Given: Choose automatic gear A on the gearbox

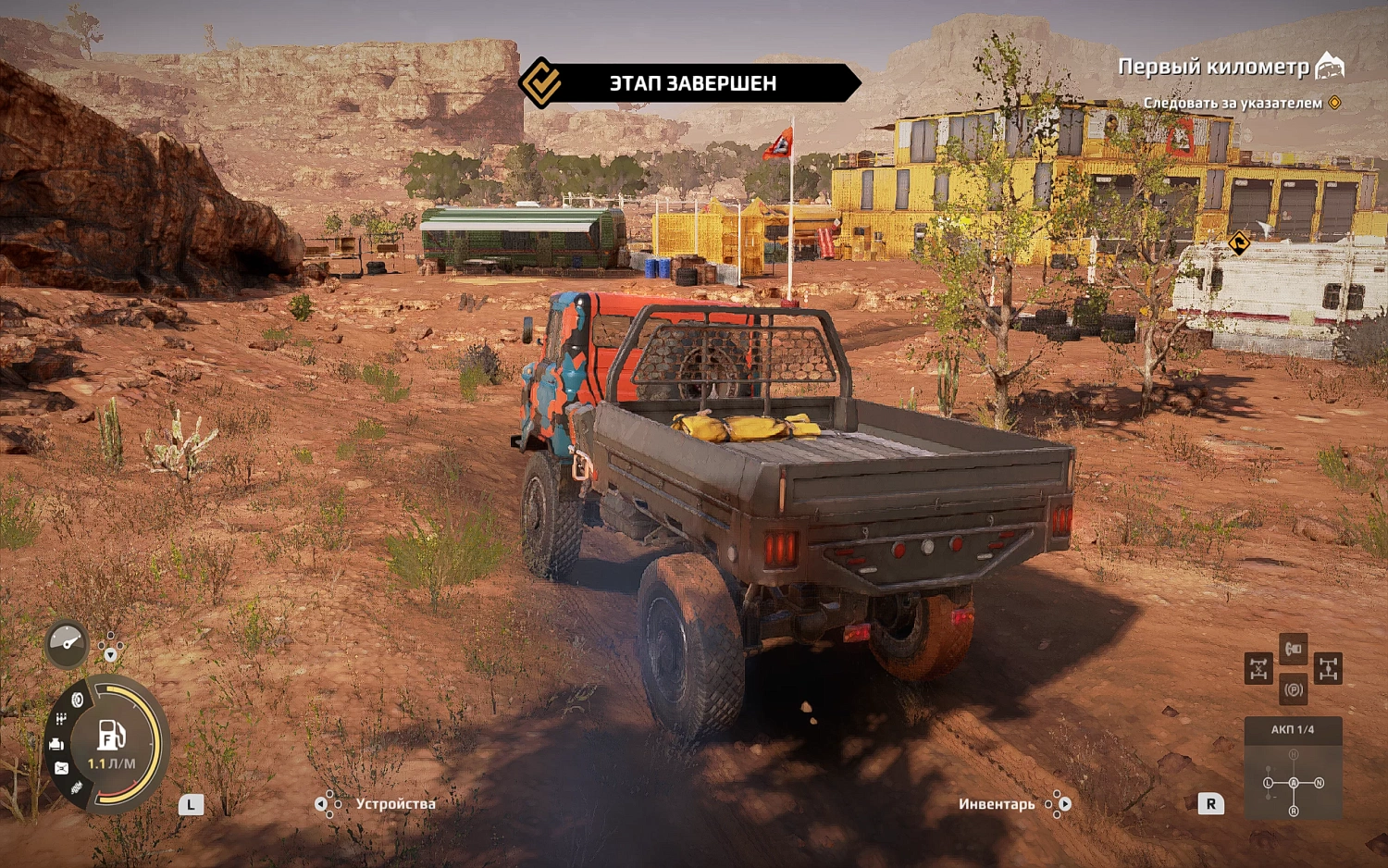Looking at the screenshot, I should pyautogui.click(x=1294, y=783).
